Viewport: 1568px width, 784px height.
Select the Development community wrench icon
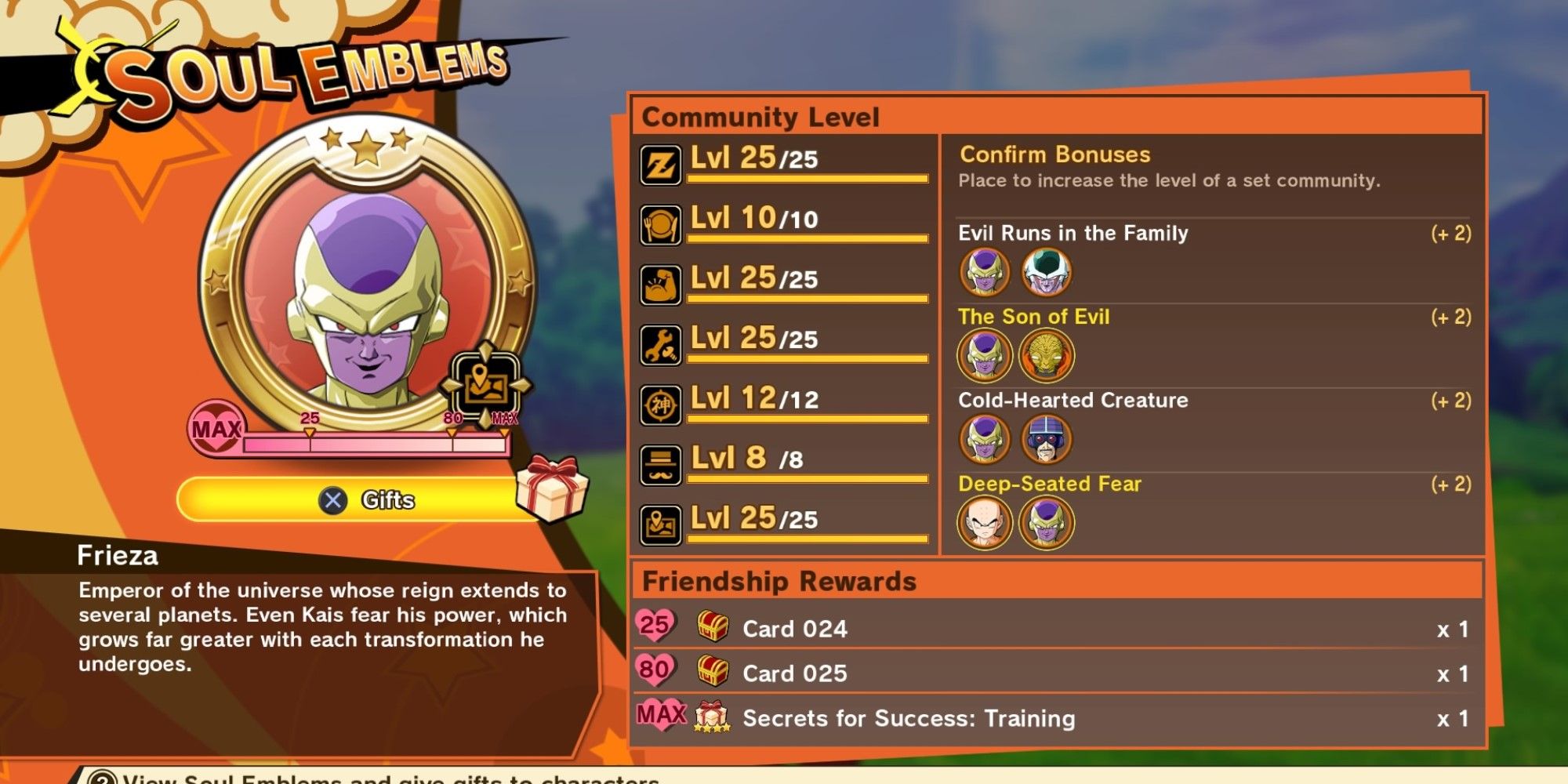[x=661, y=343]
